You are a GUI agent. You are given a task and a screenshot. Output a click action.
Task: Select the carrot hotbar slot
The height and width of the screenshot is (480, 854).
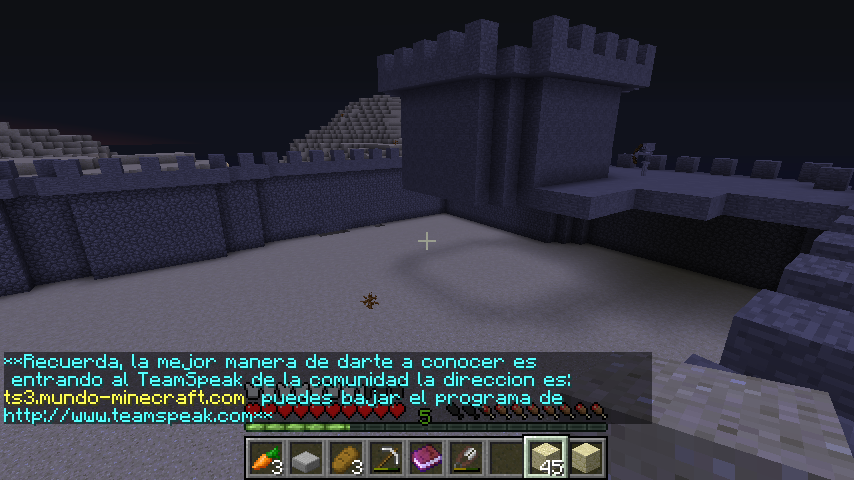[265, 458]
